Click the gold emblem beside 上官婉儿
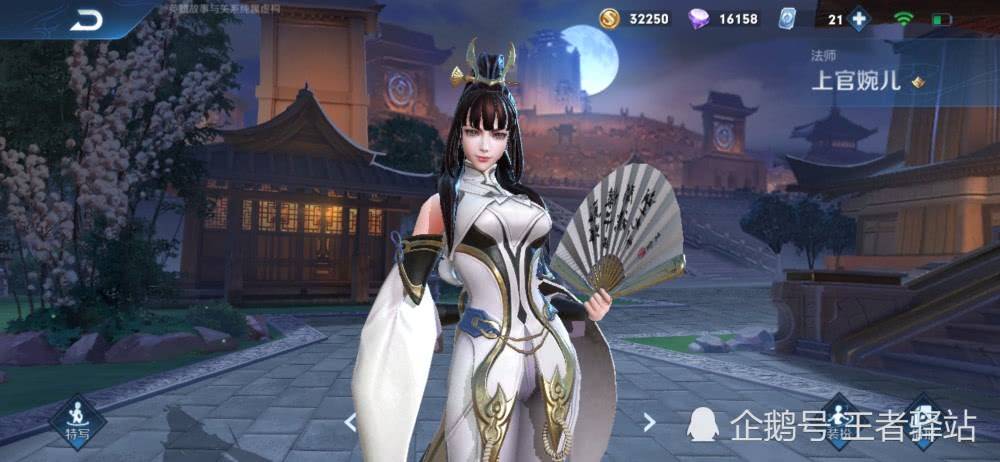The width and height of the screenshot is (1000, 462). [917, 82]
